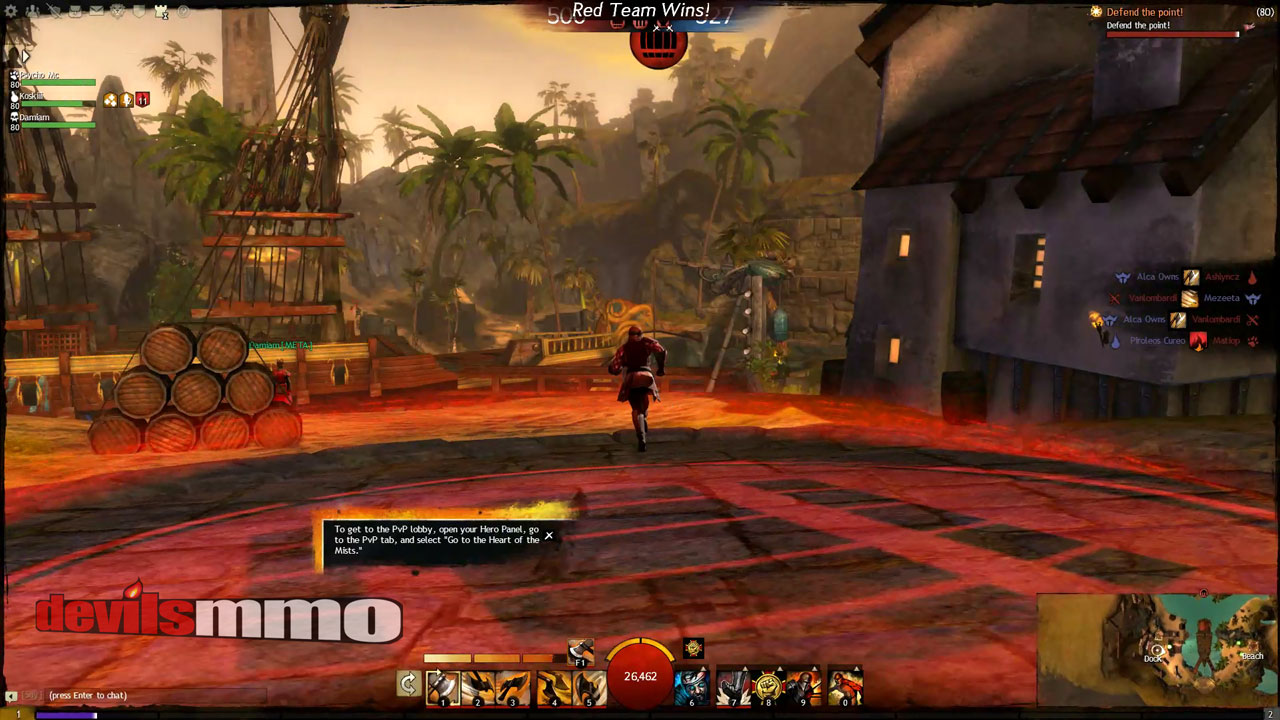Screen dimensions: 1280x720
Task: Cast the elite skill in slot 0
Action: coord(844,686)
